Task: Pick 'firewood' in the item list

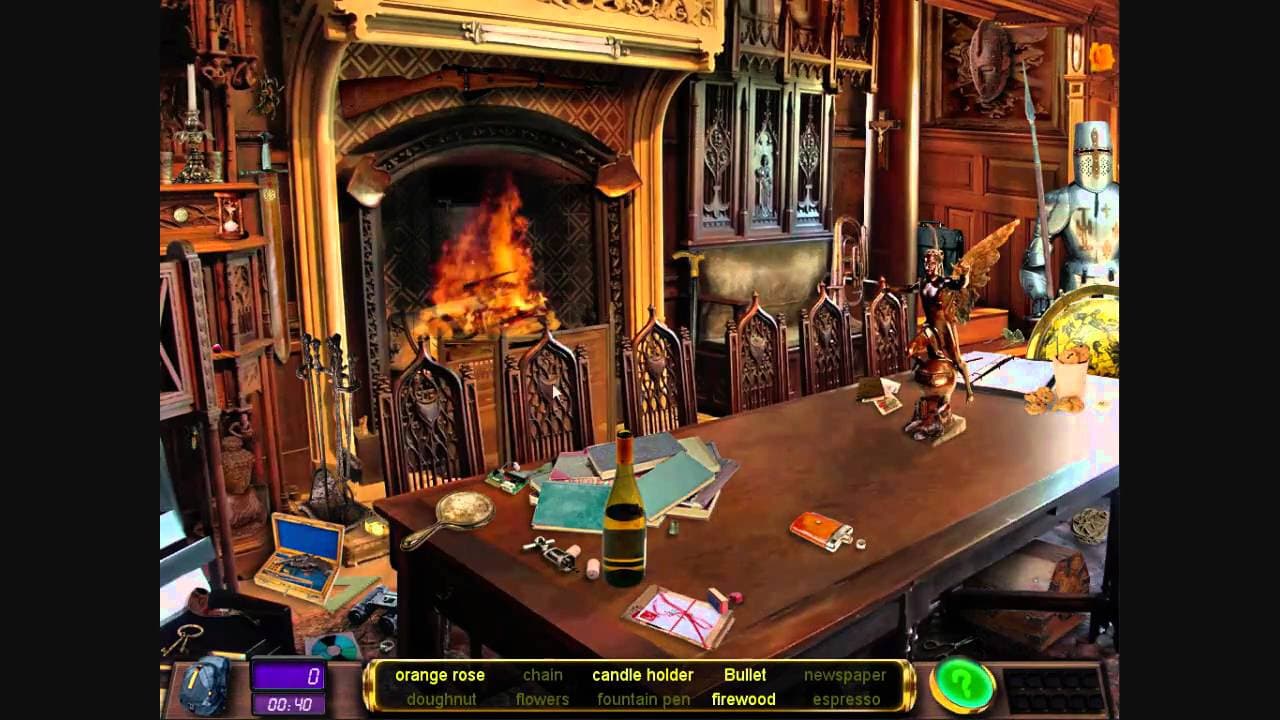Action: pos(743,699)
